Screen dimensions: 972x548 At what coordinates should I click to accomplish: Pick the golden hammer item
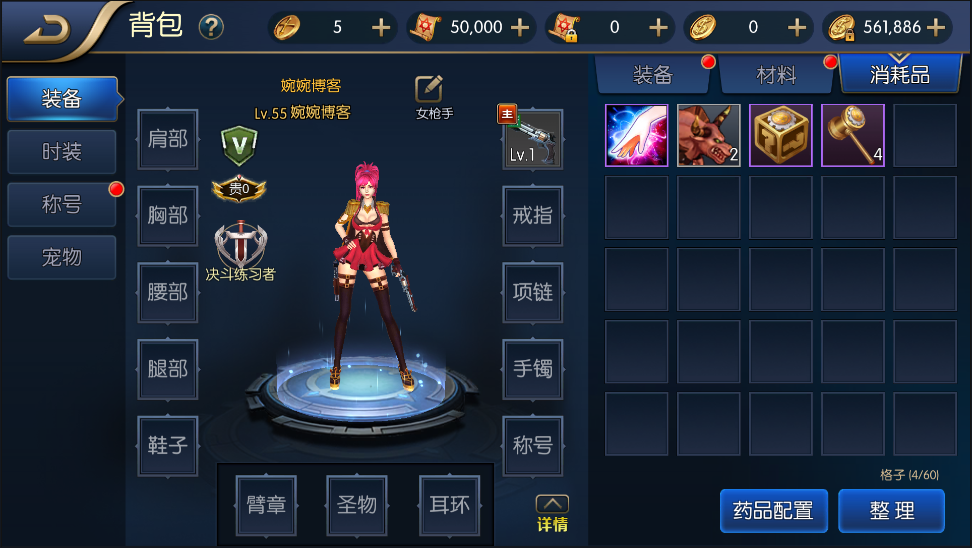853,135
